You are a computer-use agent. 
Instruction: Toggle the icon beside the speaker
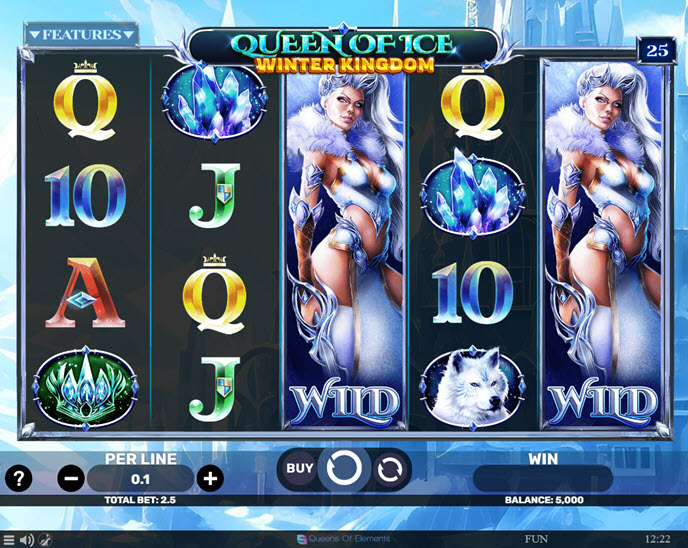coord(44,540)
